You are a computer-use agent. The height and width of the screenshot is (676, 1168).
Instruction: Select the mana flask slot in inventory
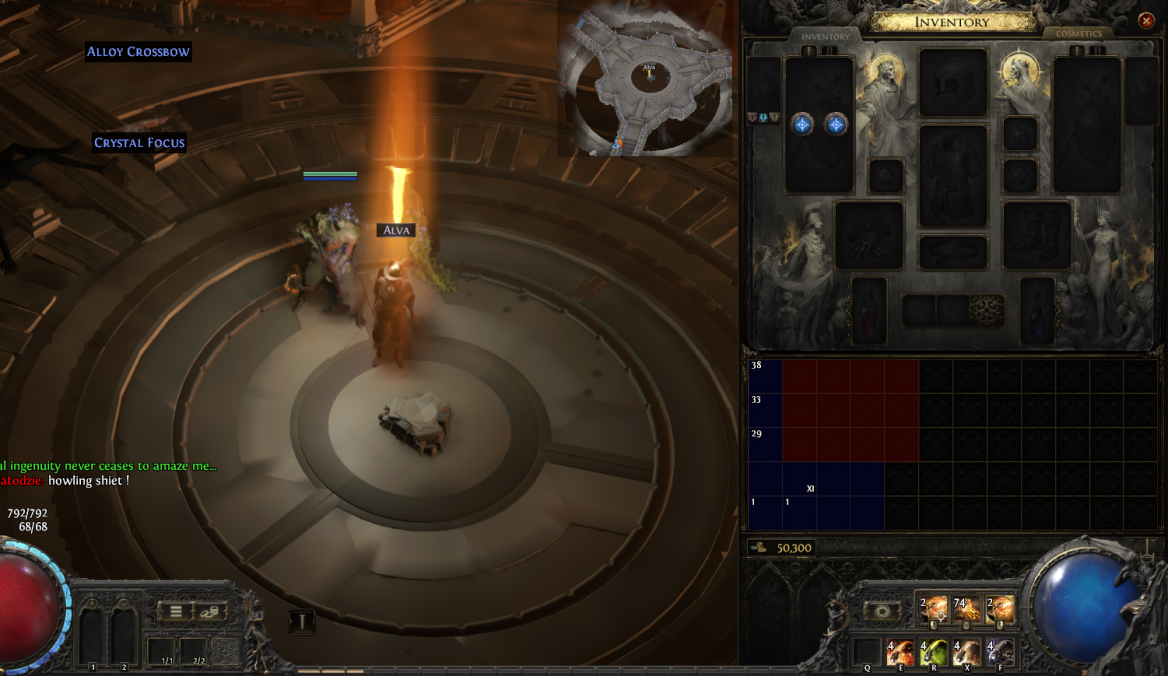tap(1037, 310)
